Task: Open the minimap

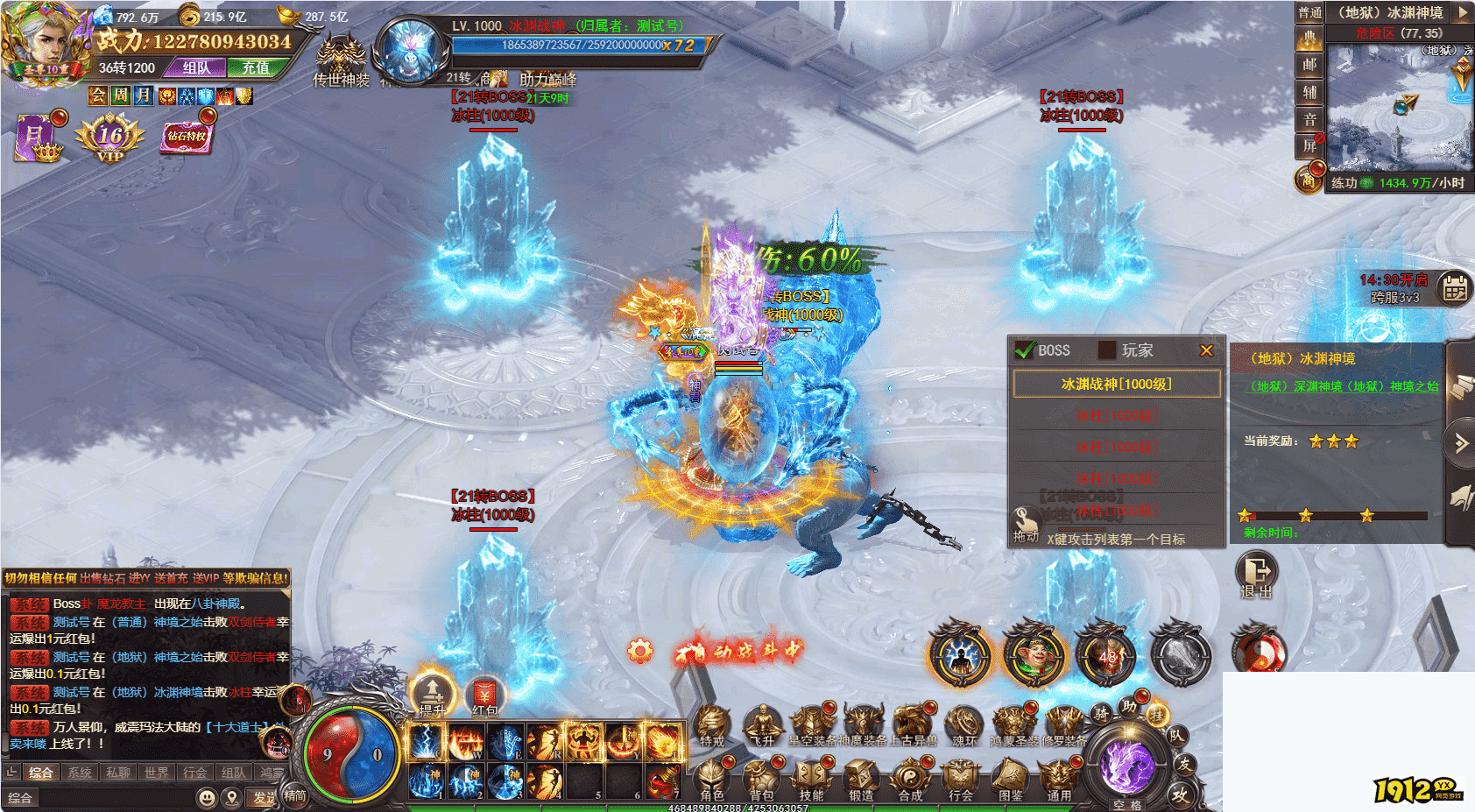Action: pyautogui.click(x=1397, y=107)
